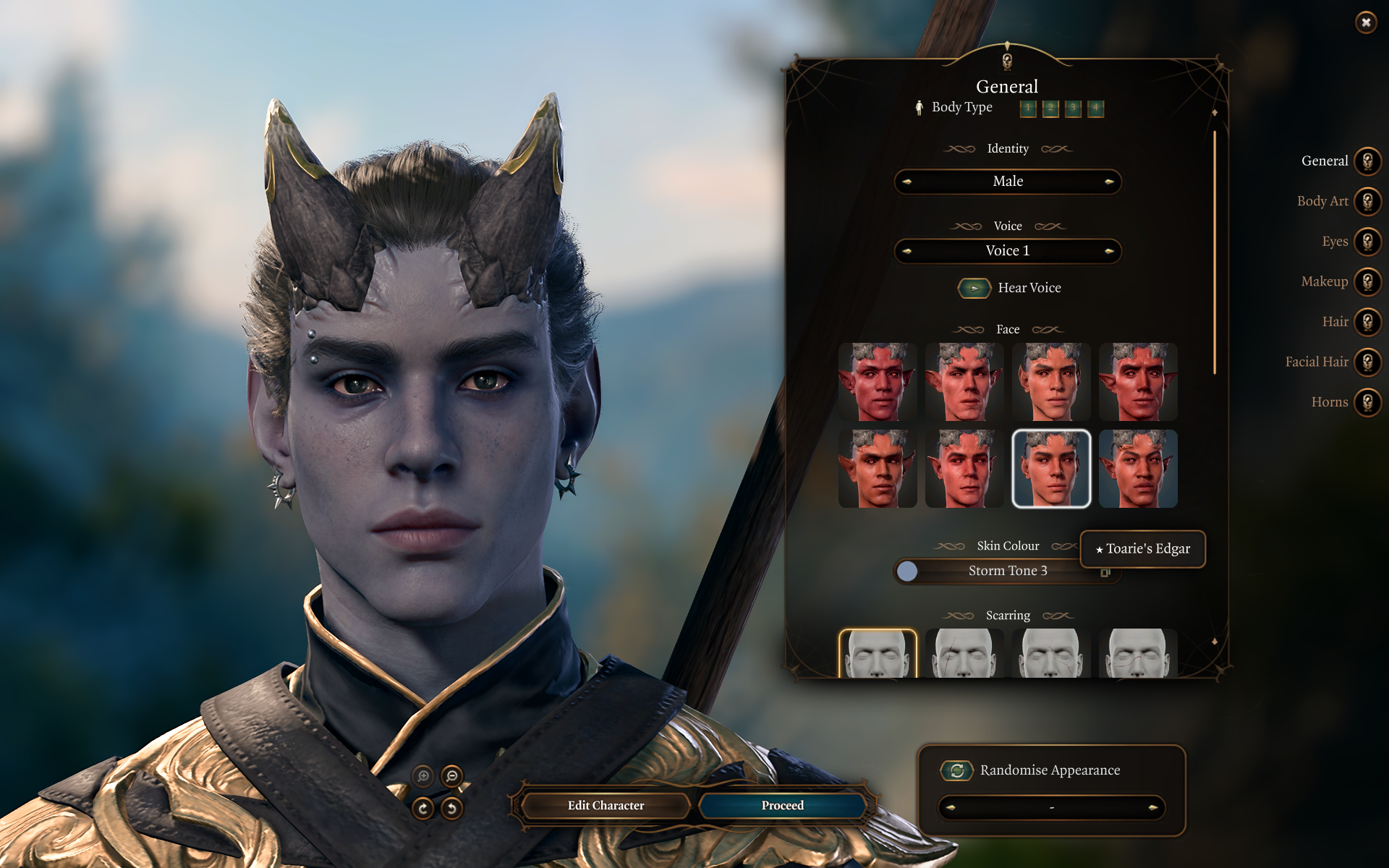The width and height of the screenshot is (1389, 868).
Task: Close the character creation screen
Action: (1365, 22)
